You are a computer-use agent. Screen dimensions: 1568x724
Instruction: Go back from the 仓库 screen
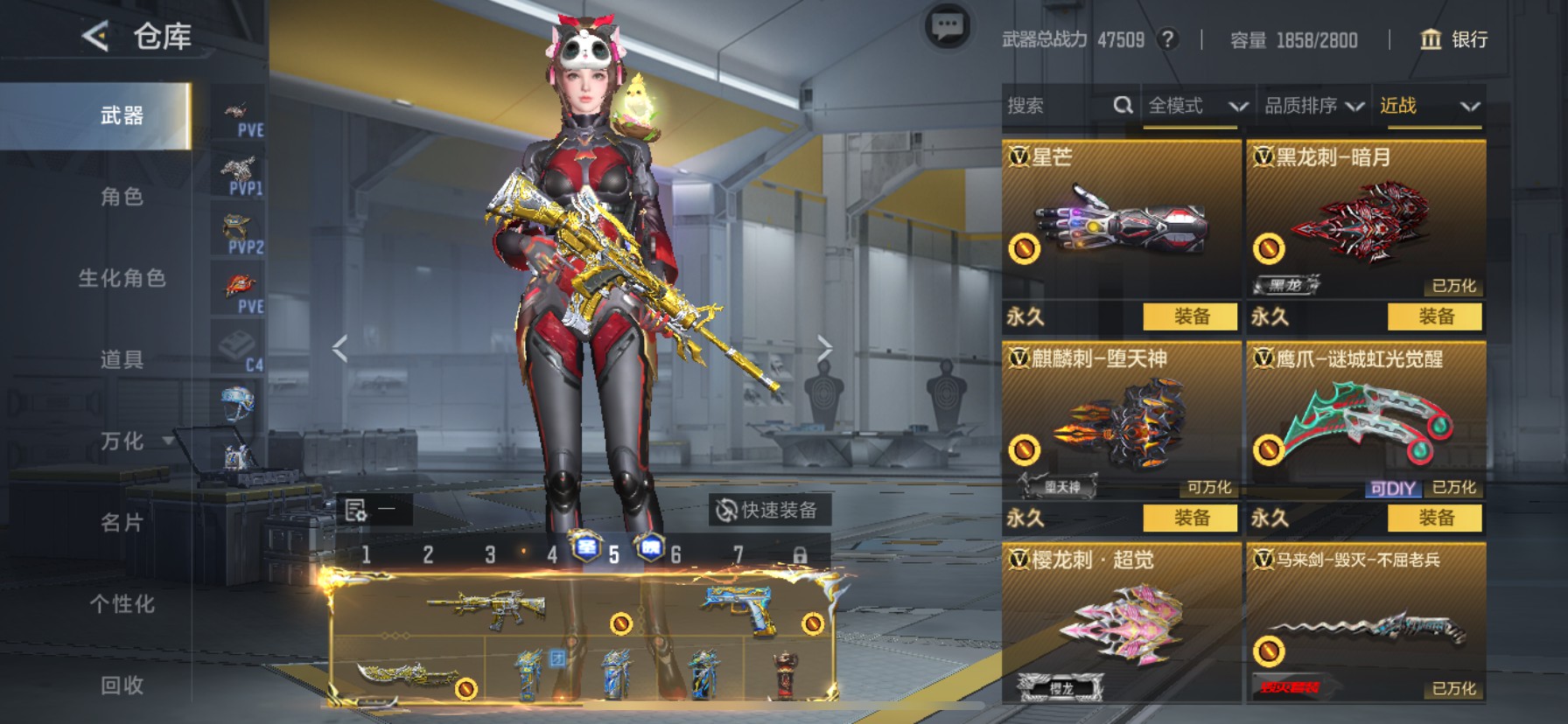pyautogui.click(x=95, y=36)
